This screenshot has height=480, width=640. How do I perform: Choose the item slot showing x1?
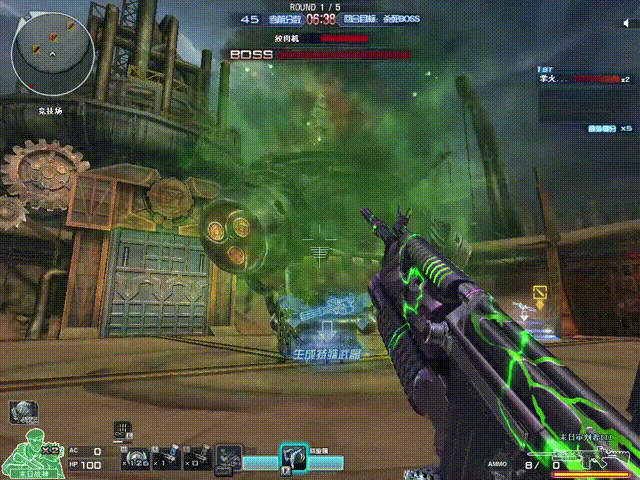(x=167, y=457)
